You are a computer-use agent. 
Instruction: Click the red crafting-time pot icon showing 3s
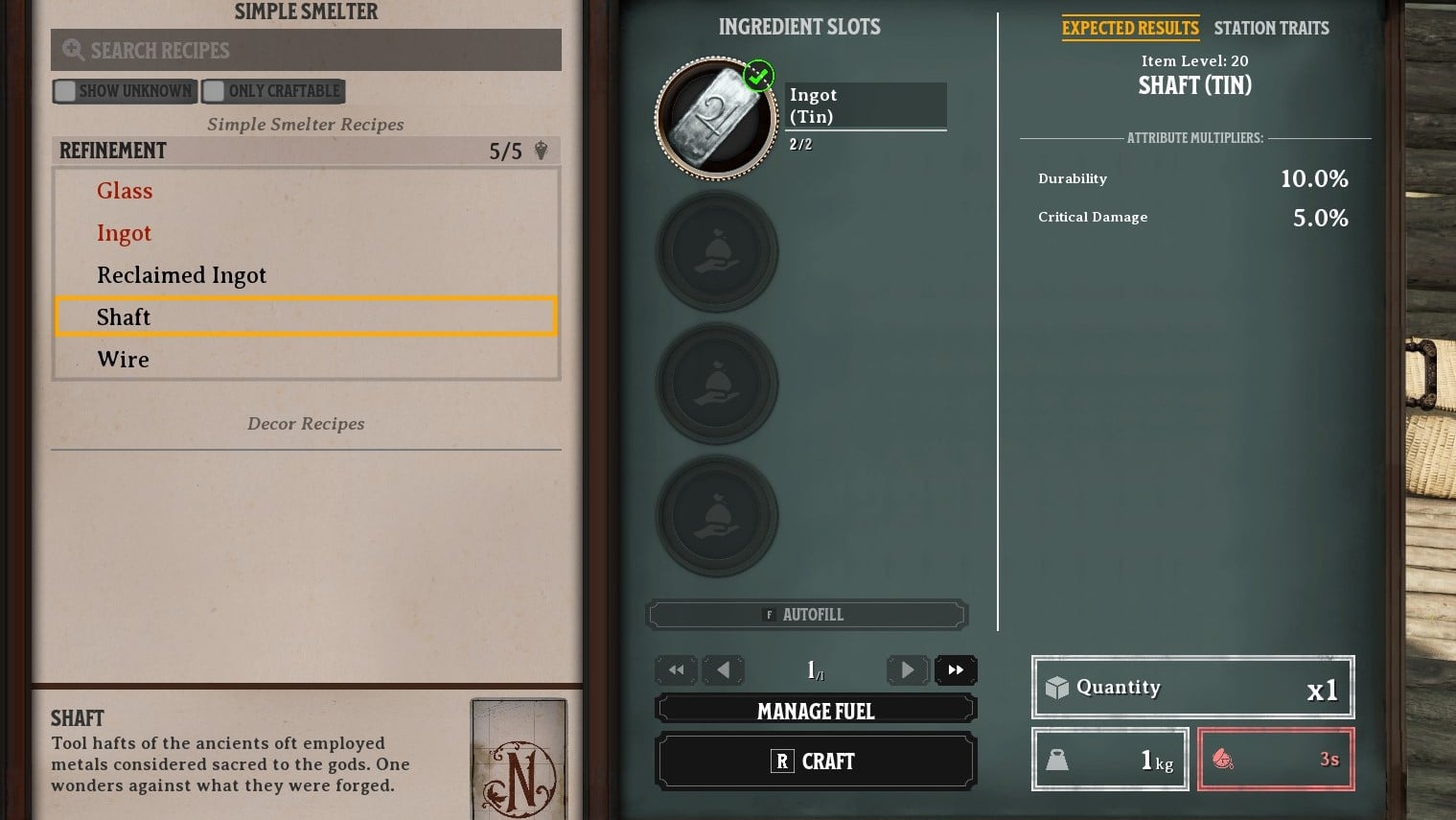(1224, 759)
